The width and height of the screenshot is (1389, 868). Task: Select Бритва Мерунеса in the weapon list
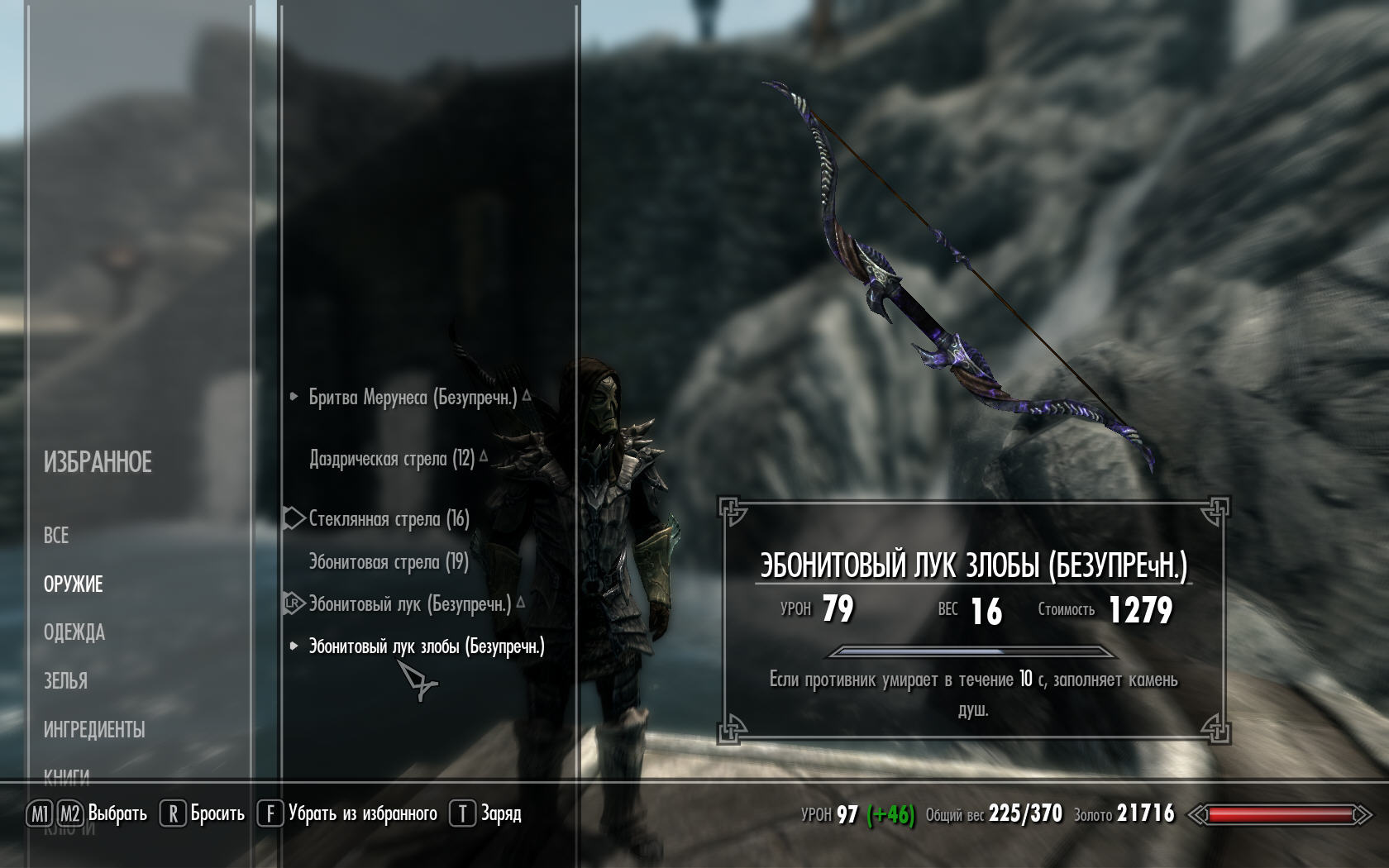(412, 398)
